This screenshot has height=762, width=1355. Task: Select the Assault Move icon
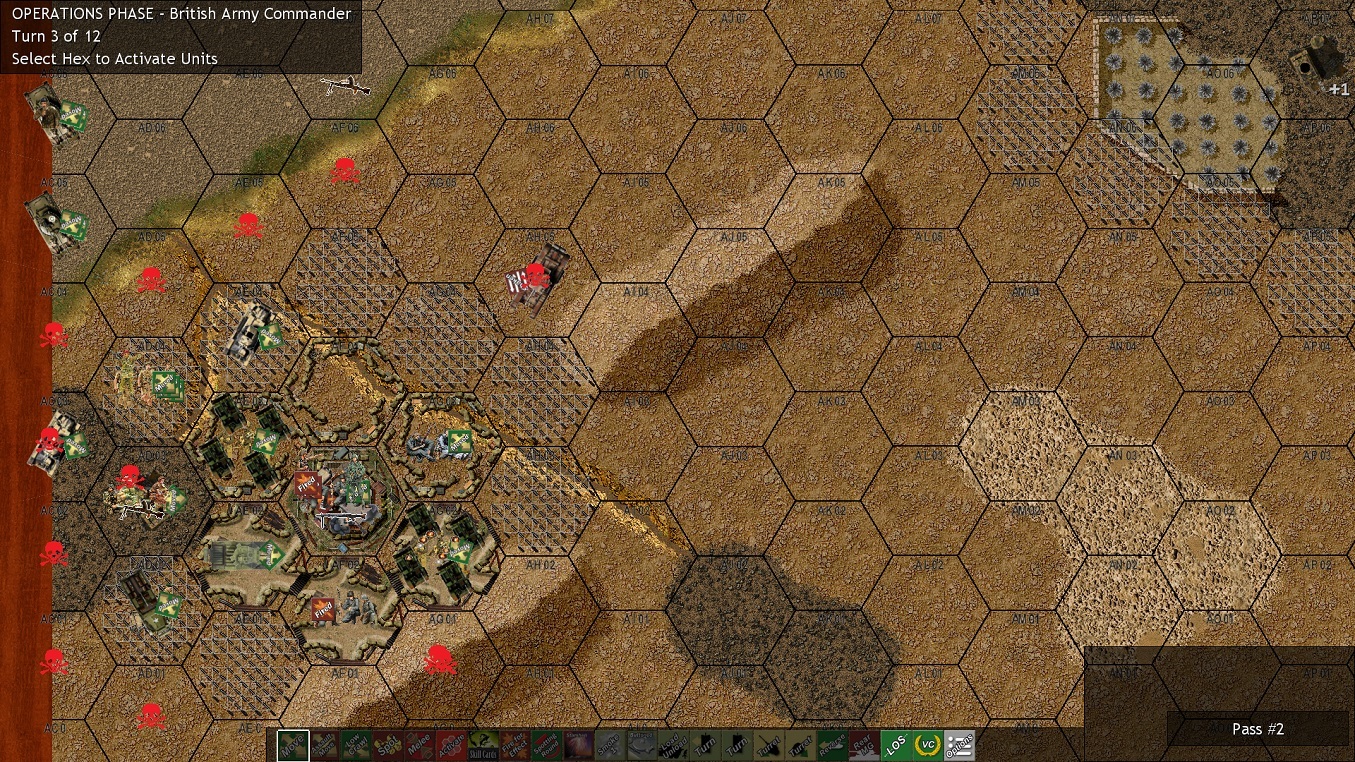(x=323, y=746)
